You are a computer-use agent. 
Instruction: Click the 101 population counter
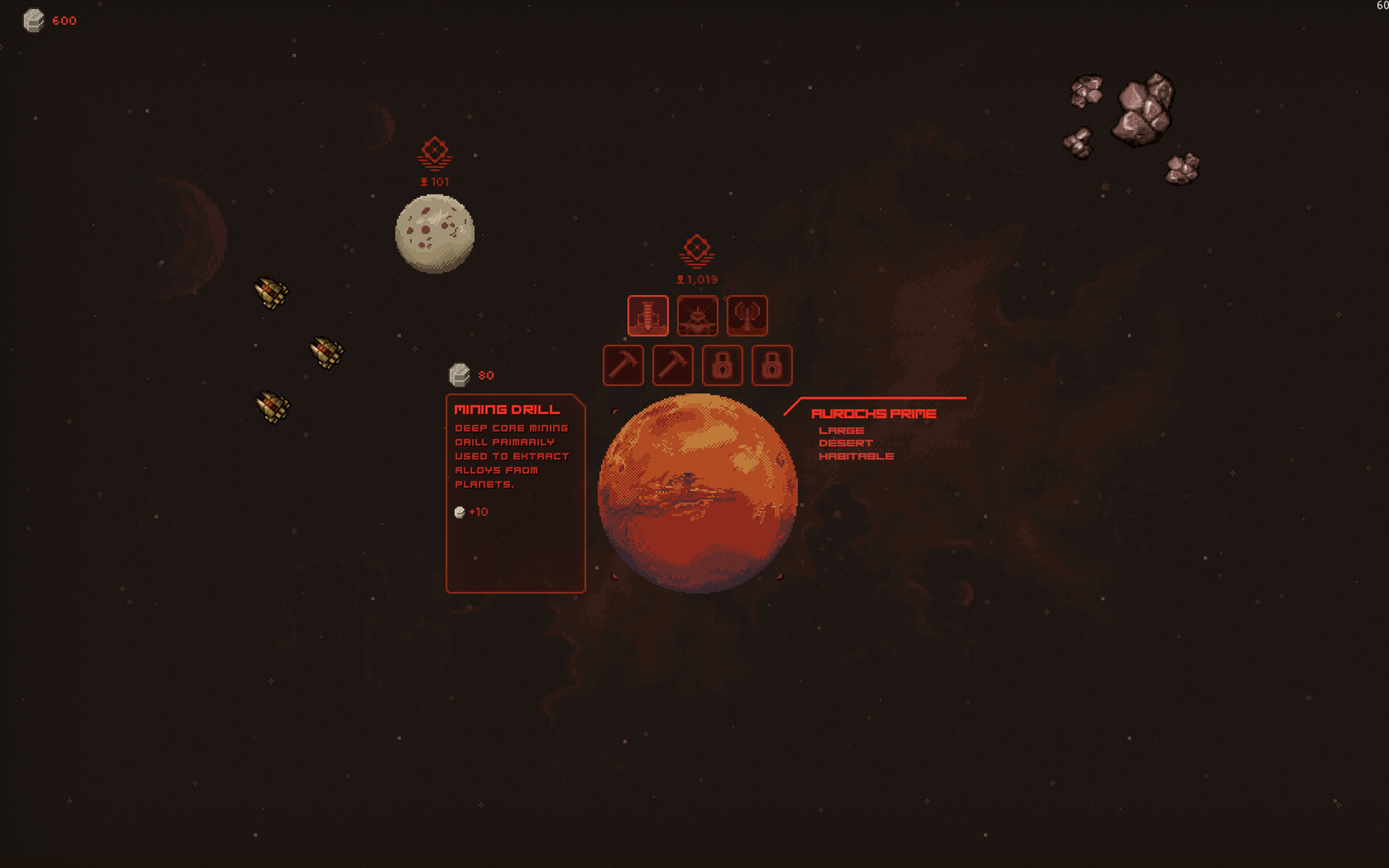(x=434, y=181)
